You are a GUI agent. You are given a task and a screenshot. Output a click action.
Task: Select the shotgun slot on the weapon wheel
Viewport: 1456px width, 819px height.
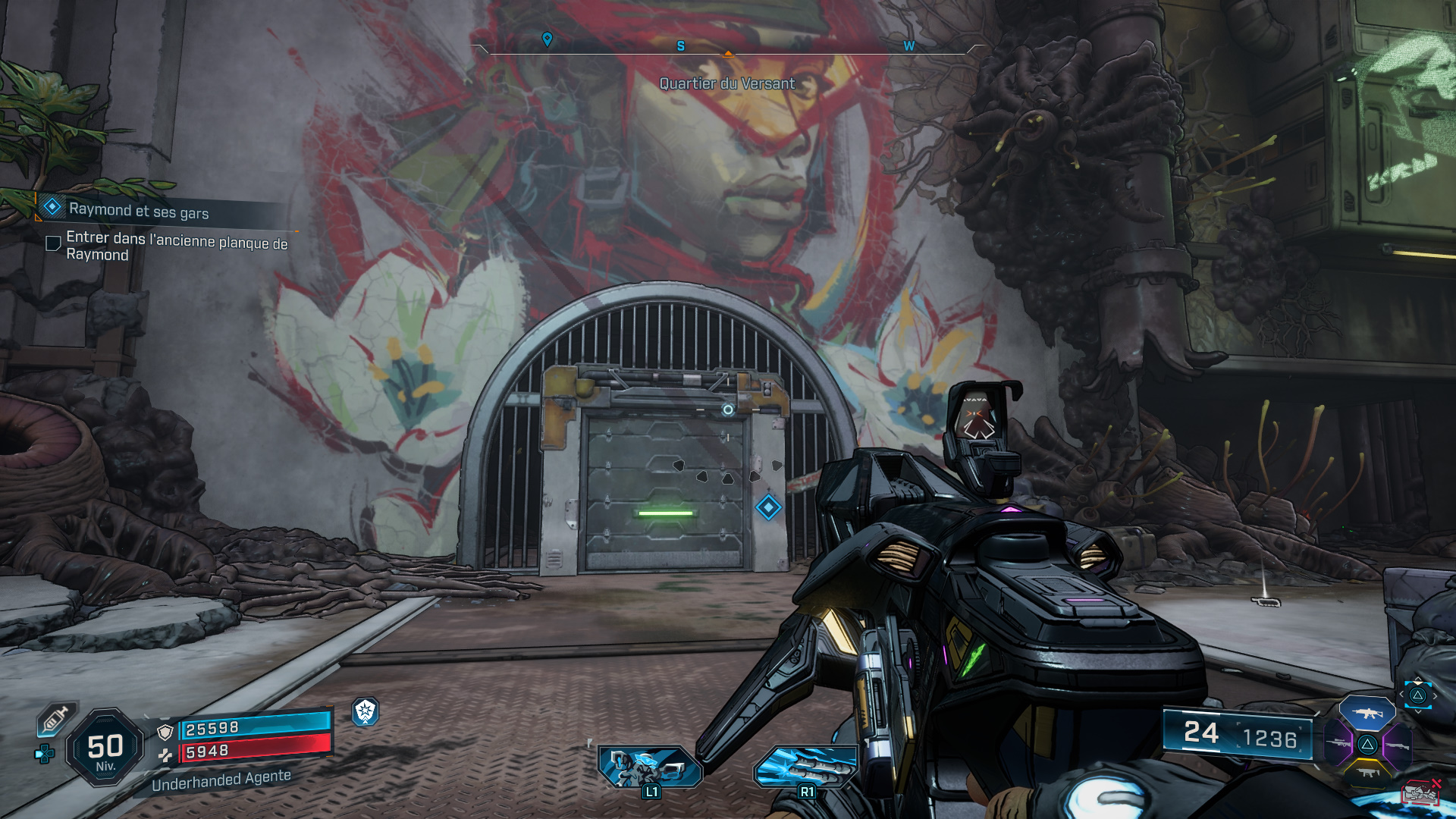click(1398, 745)
